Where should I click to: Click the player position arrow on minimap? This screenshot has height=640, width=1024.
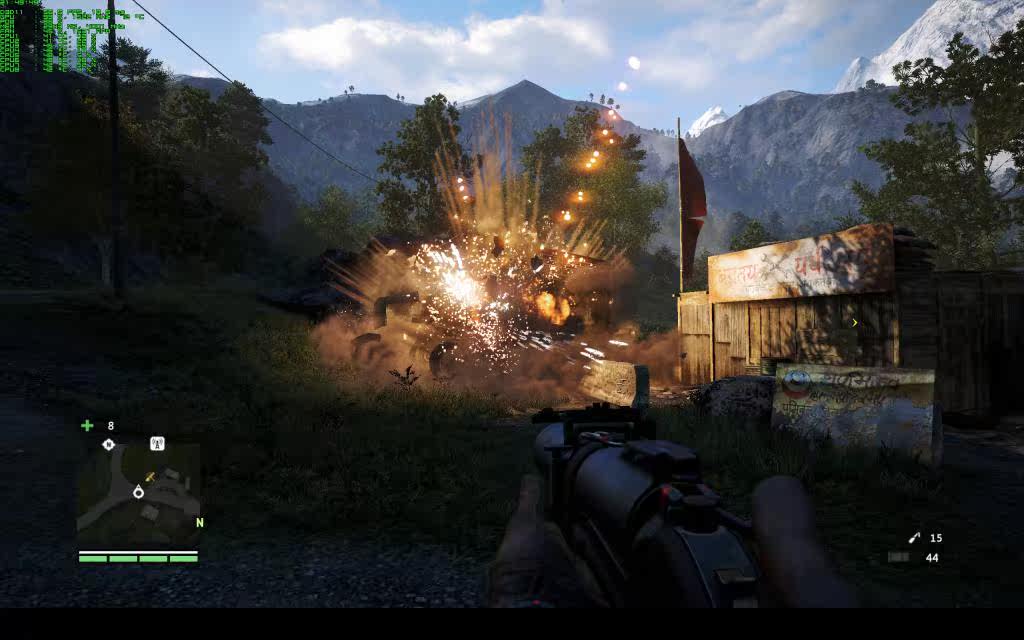click(x=138, y=491)
